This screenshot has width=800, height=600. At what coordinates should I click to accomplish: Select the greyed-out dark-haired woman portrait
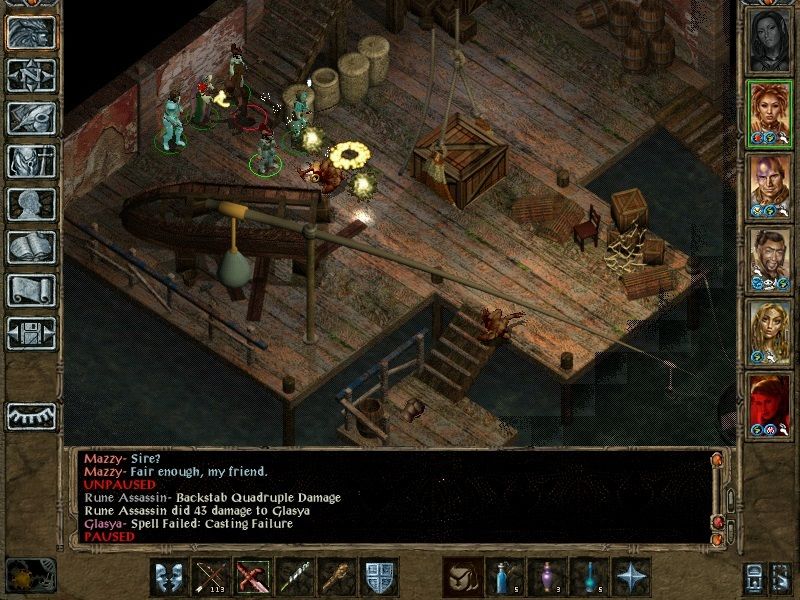(770, 40)
